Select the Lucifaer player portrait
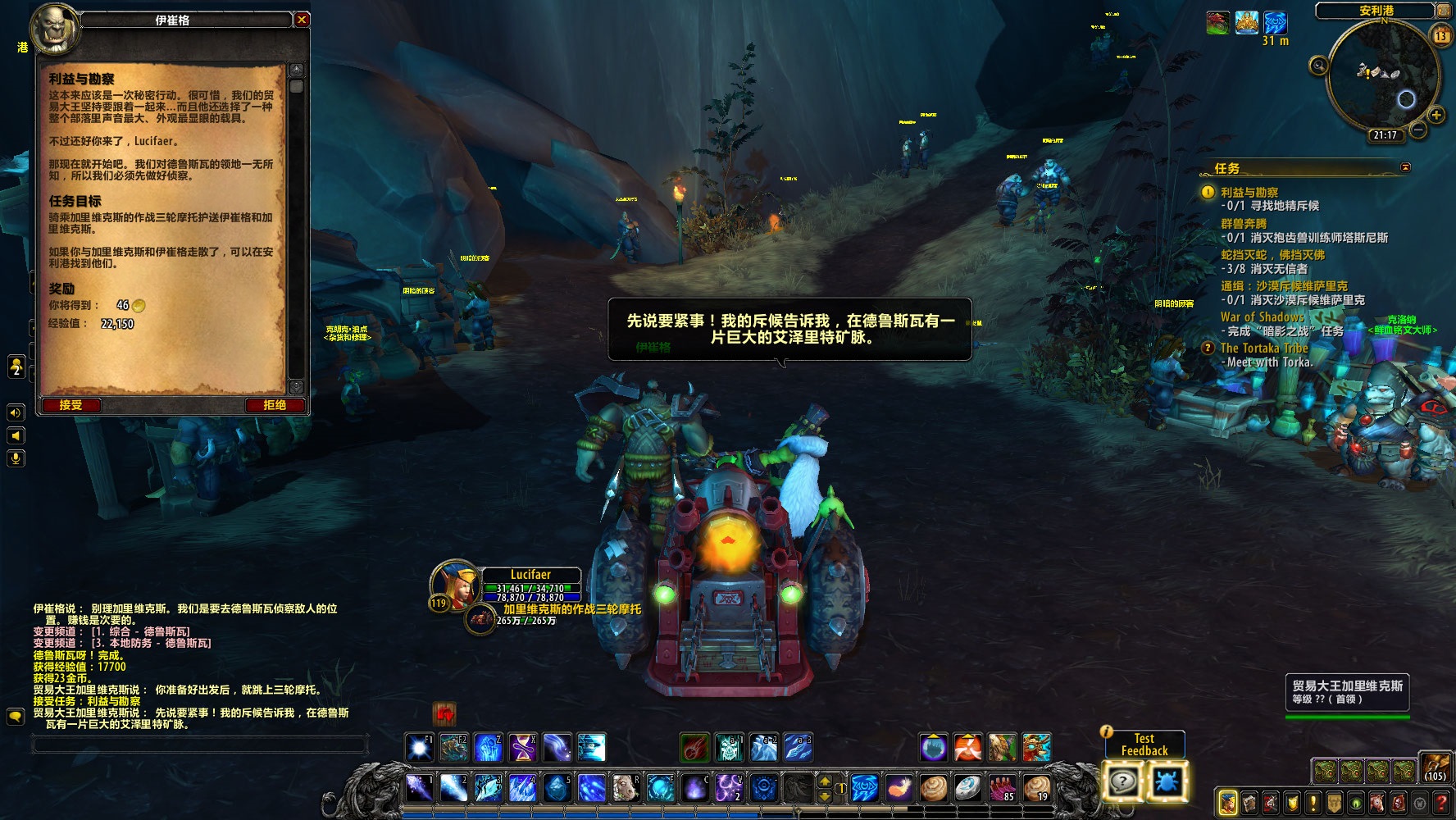The image size is (1456, 820). click(x=454, y=582)
